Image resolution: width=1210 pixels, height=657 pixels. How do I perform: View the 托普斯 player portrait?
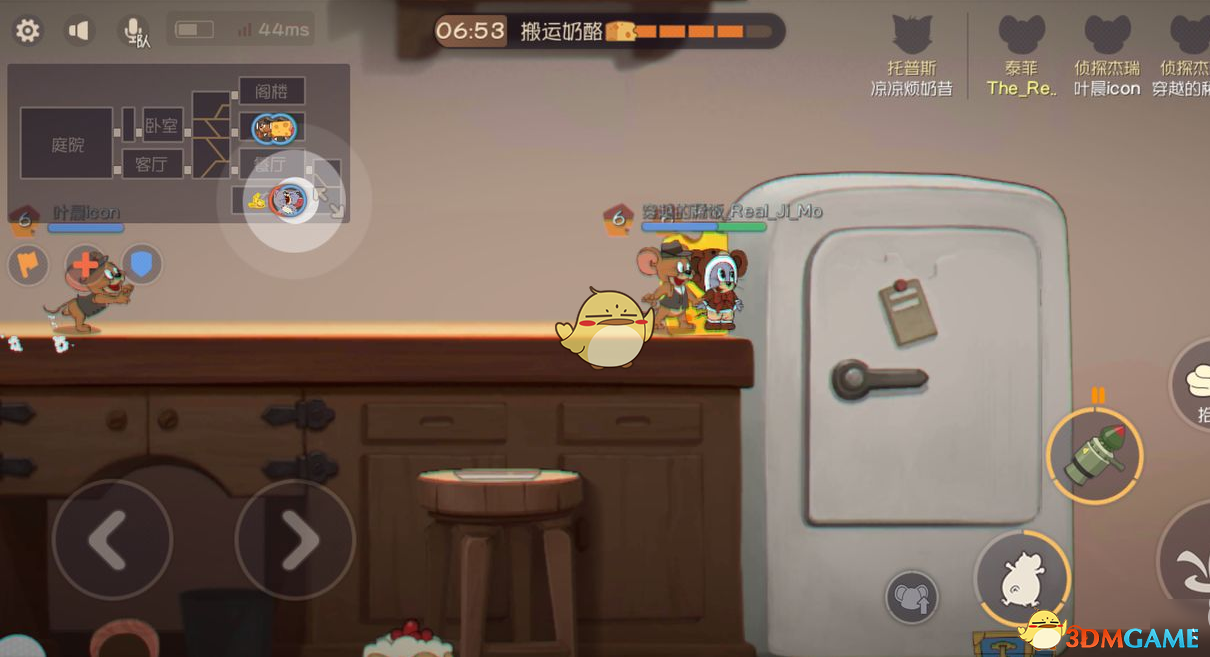[911, 36]
